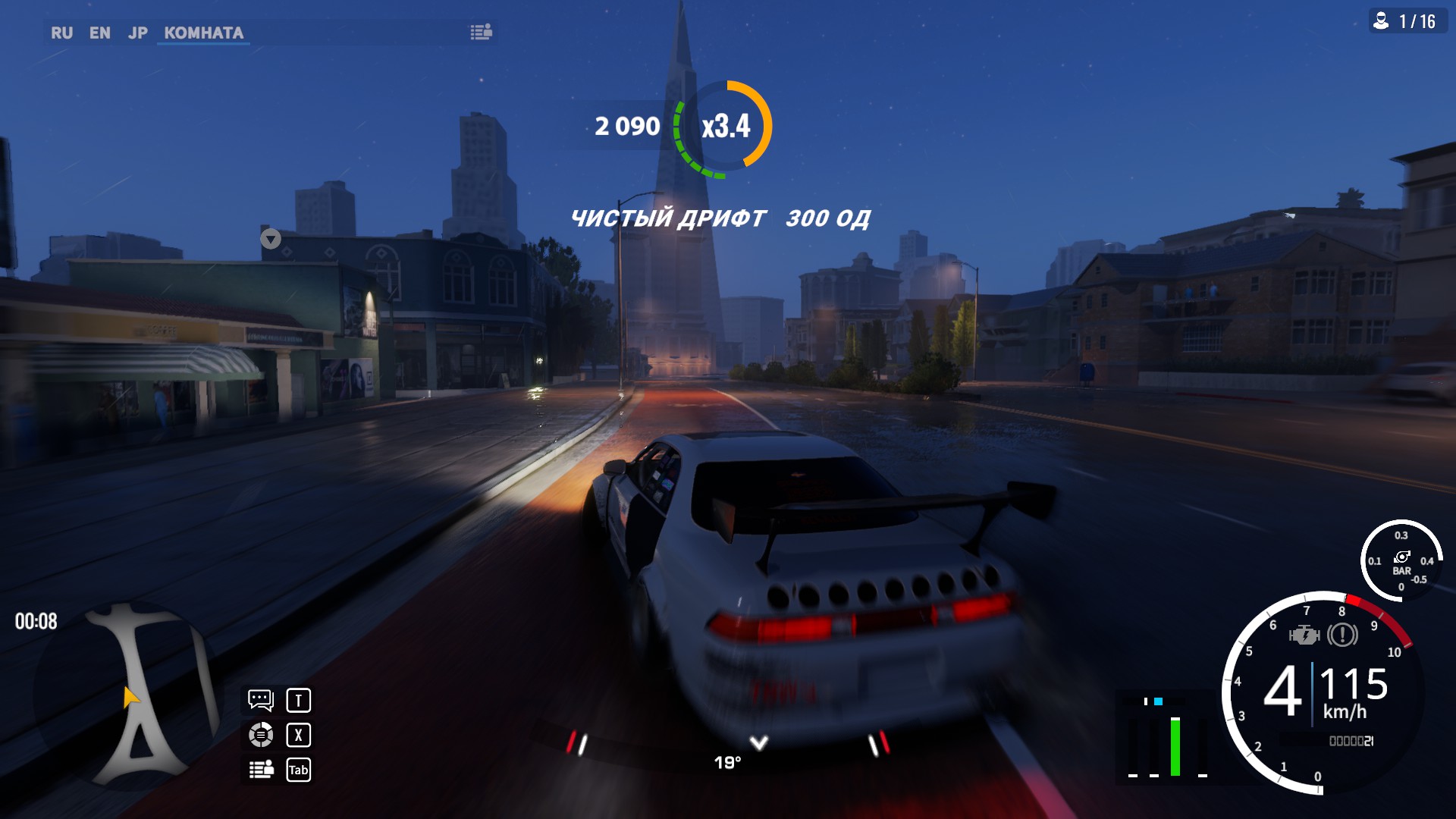Image resolution: width=1456 pixels, height=819 pixels.
Task: Open the JP chat tab
Action: (x=137, y=33)
